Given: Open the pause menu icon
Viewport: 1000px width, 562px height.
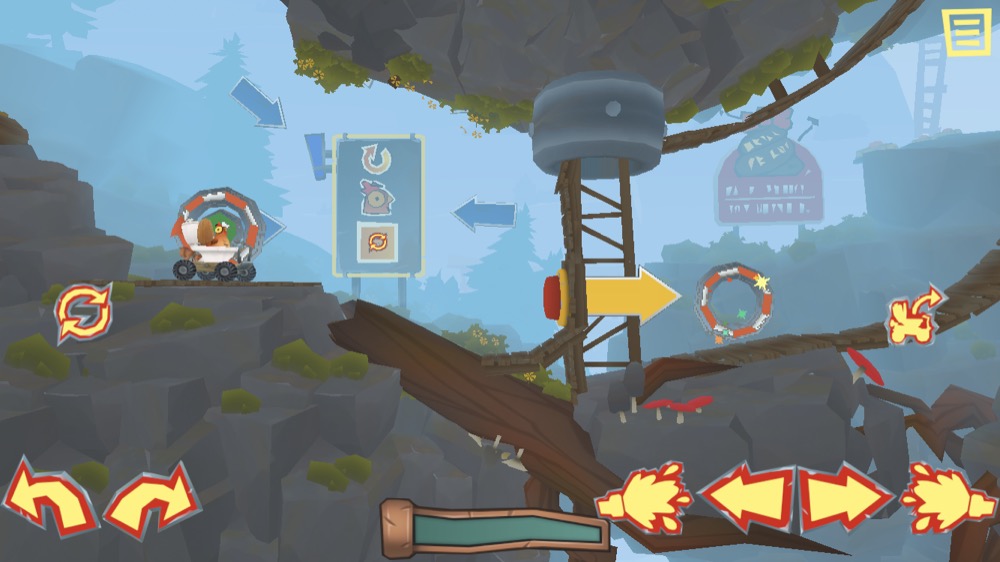Looking at the screenshot, I should point(966,33).
